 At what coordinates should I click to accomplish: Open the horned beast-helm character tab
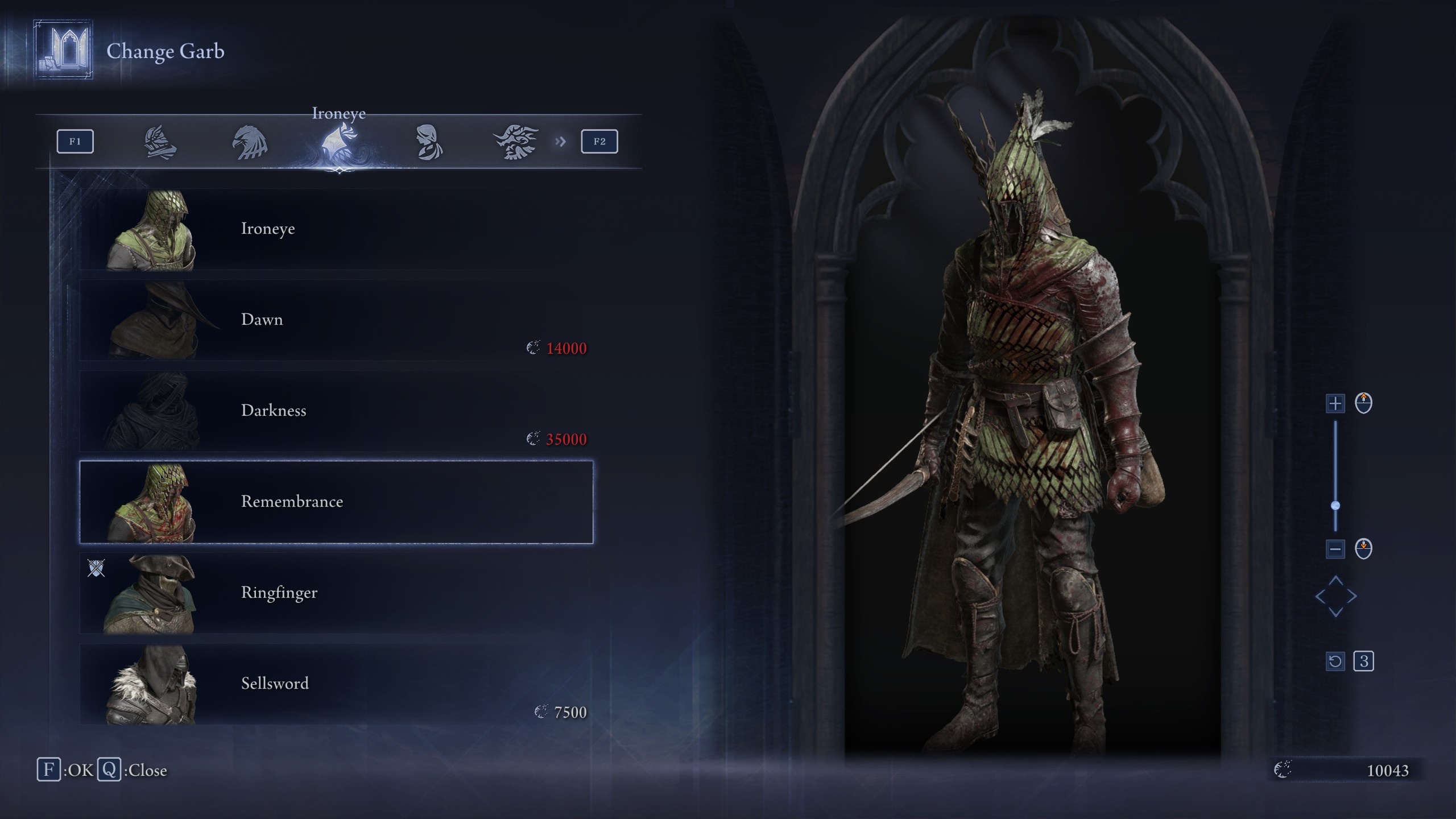click(516, 142)
